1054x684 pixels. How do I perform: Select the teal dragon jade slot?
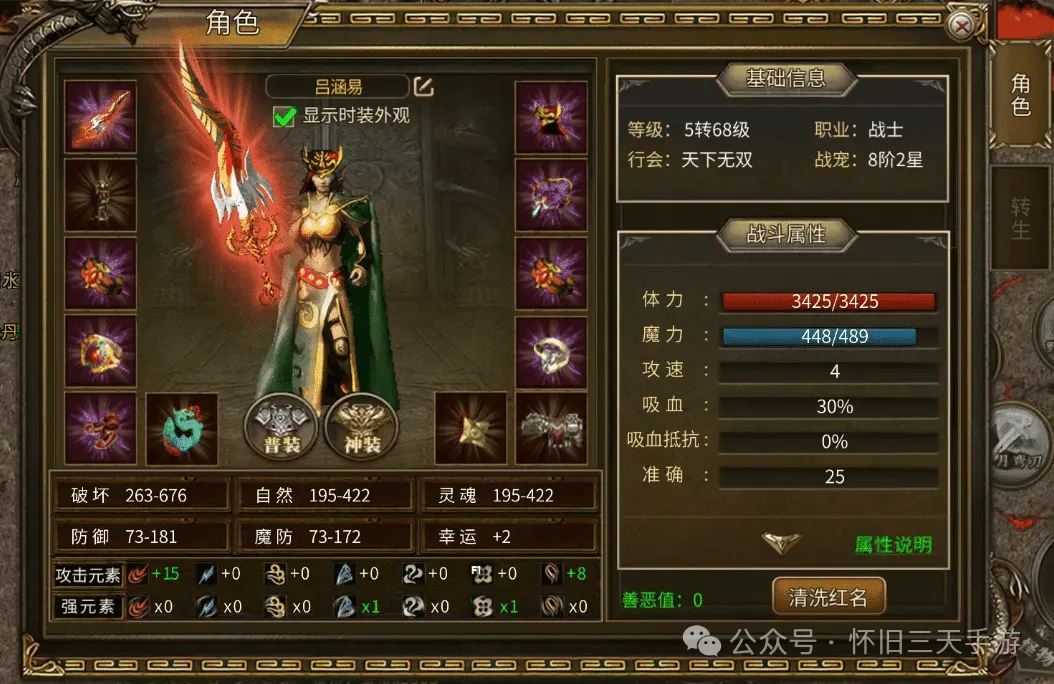point(182,429)
